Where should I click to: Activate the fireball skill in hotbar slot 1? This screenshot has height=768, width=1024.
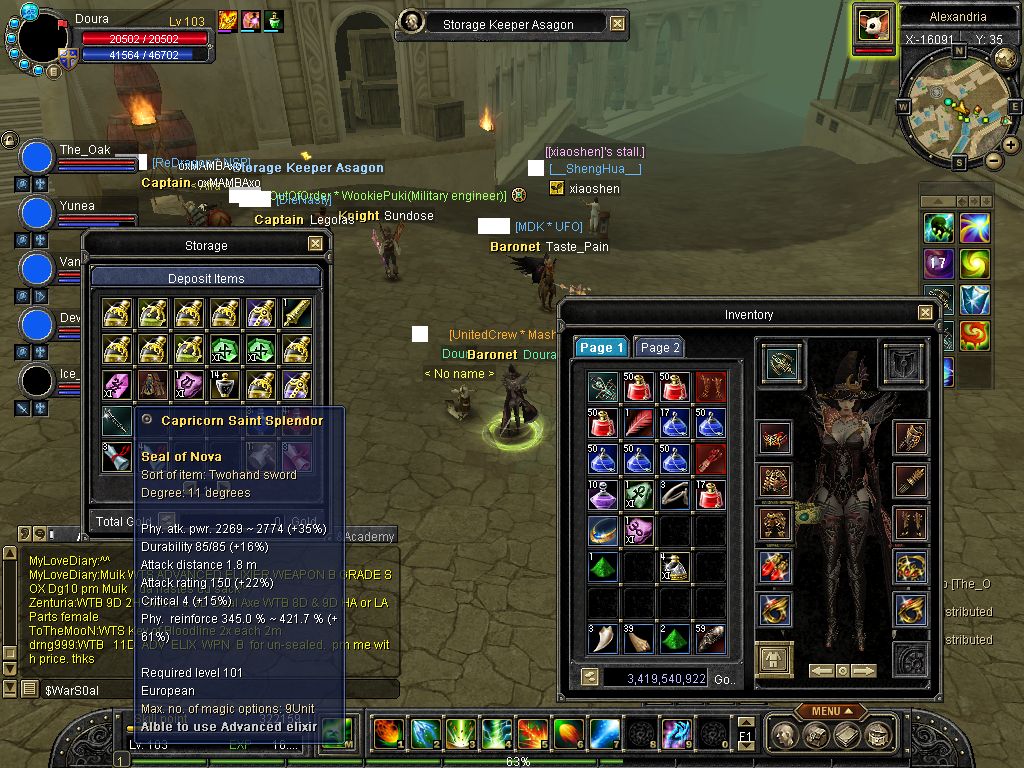388,733
